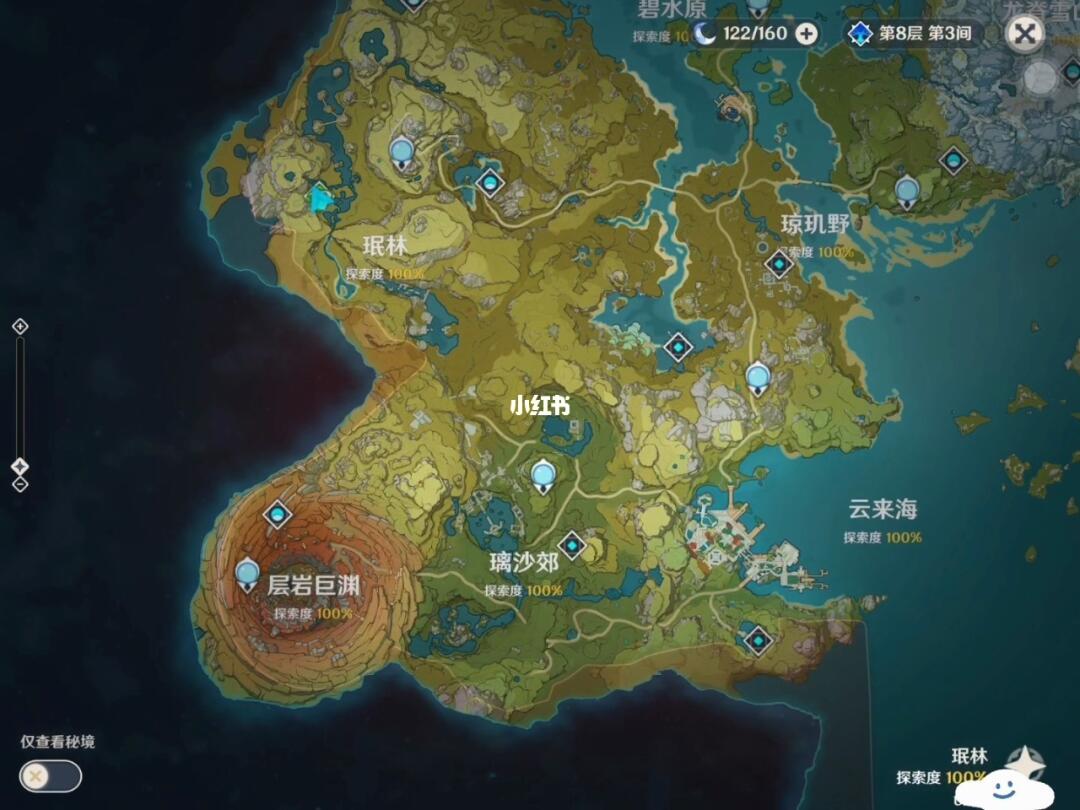Select the teleport waypoint north of 珉林 label
The image size is (1080, 810).
402,151
